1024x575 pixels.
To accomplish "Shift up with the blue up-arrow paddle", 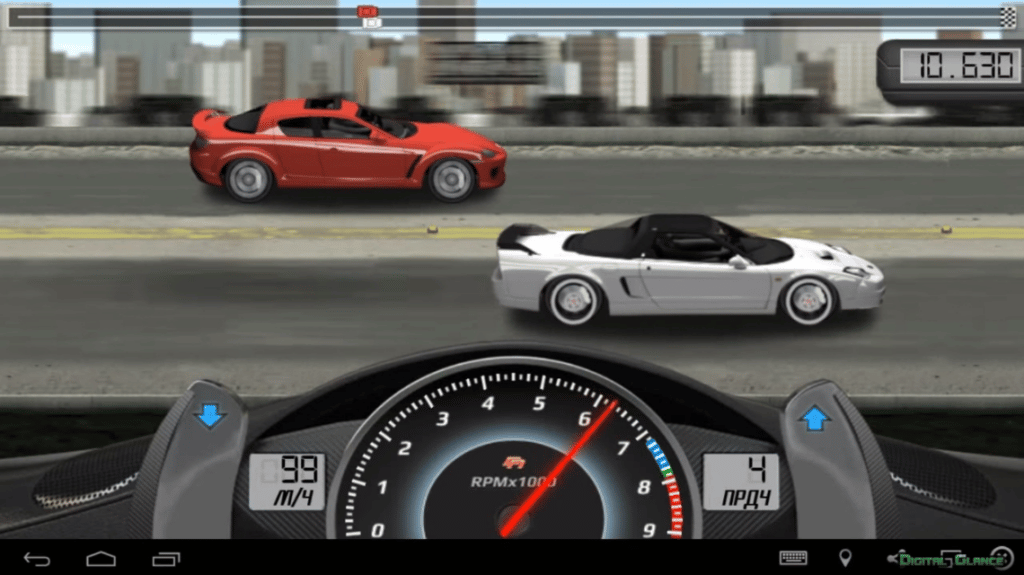I will coord(815,418).
